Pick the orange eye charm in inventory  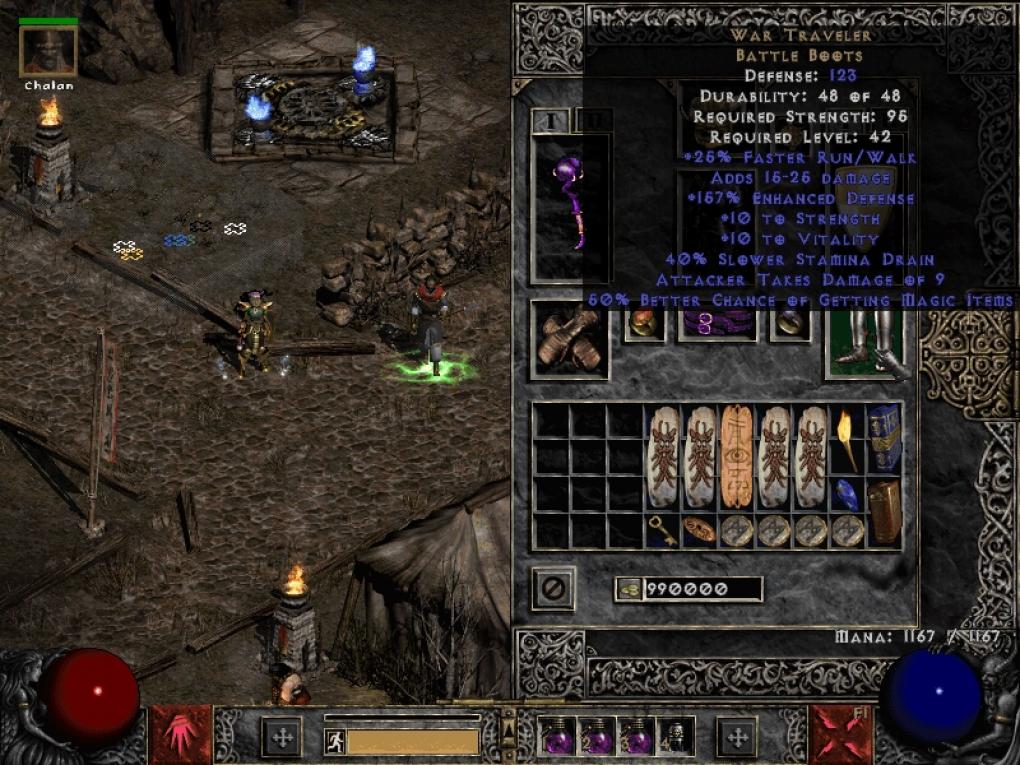pos(736,456)
